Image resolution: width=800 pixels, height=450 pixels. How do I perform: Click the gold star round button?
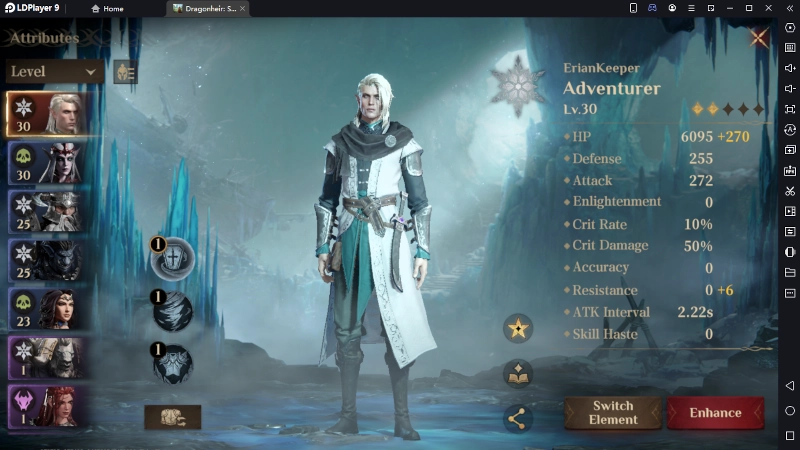coord(518,327)
